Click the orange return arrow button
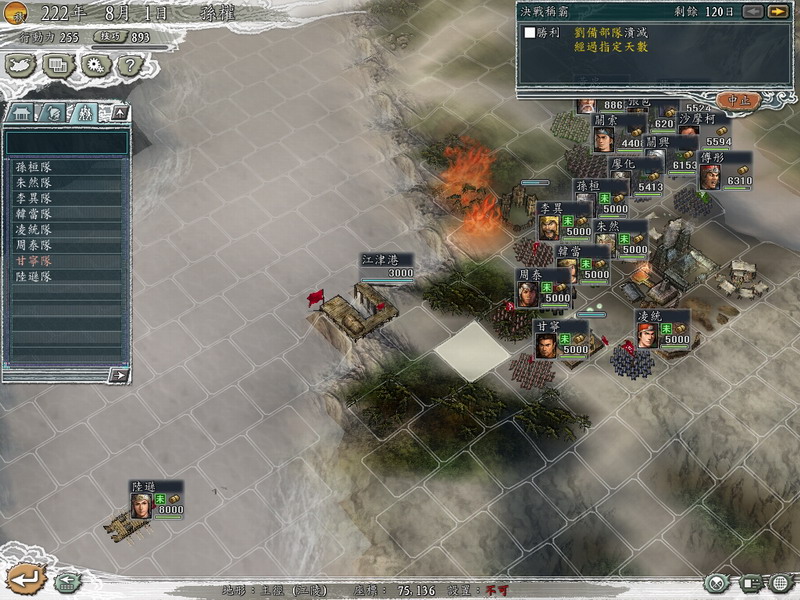 tap(24, 578)
